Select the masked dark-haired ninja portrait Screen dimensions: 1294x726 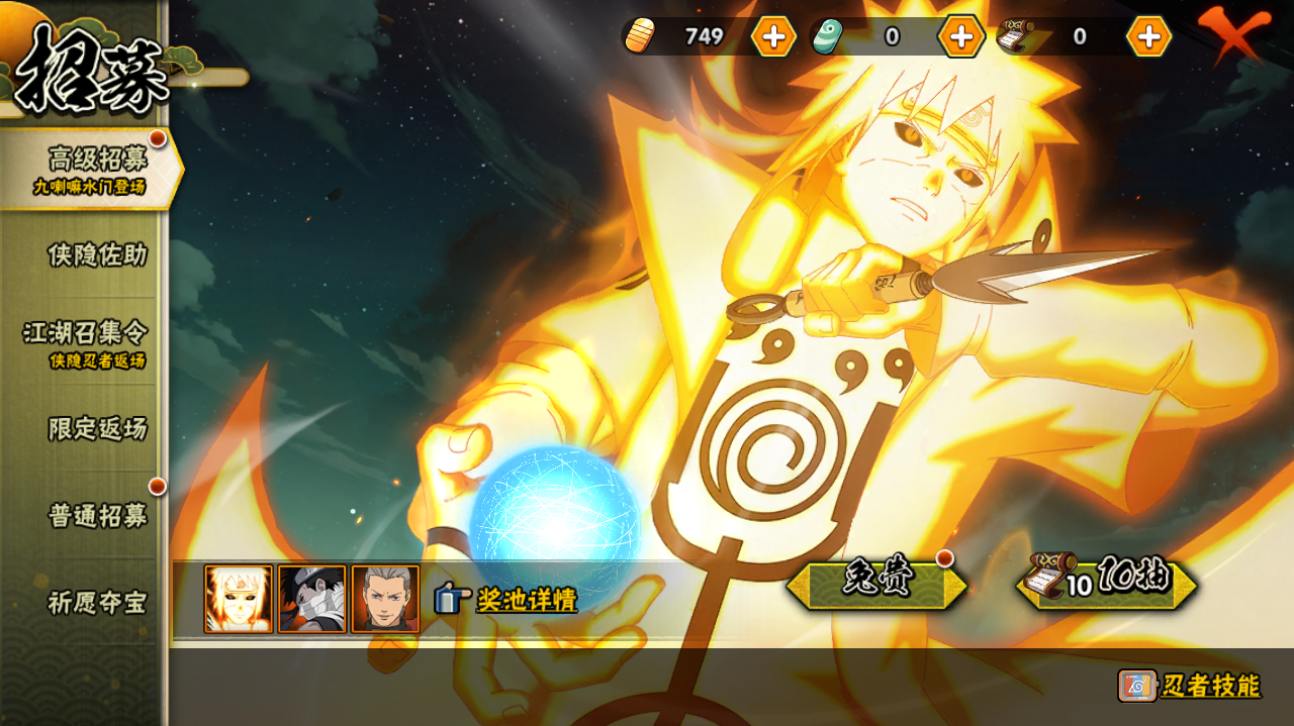(312, 599)
